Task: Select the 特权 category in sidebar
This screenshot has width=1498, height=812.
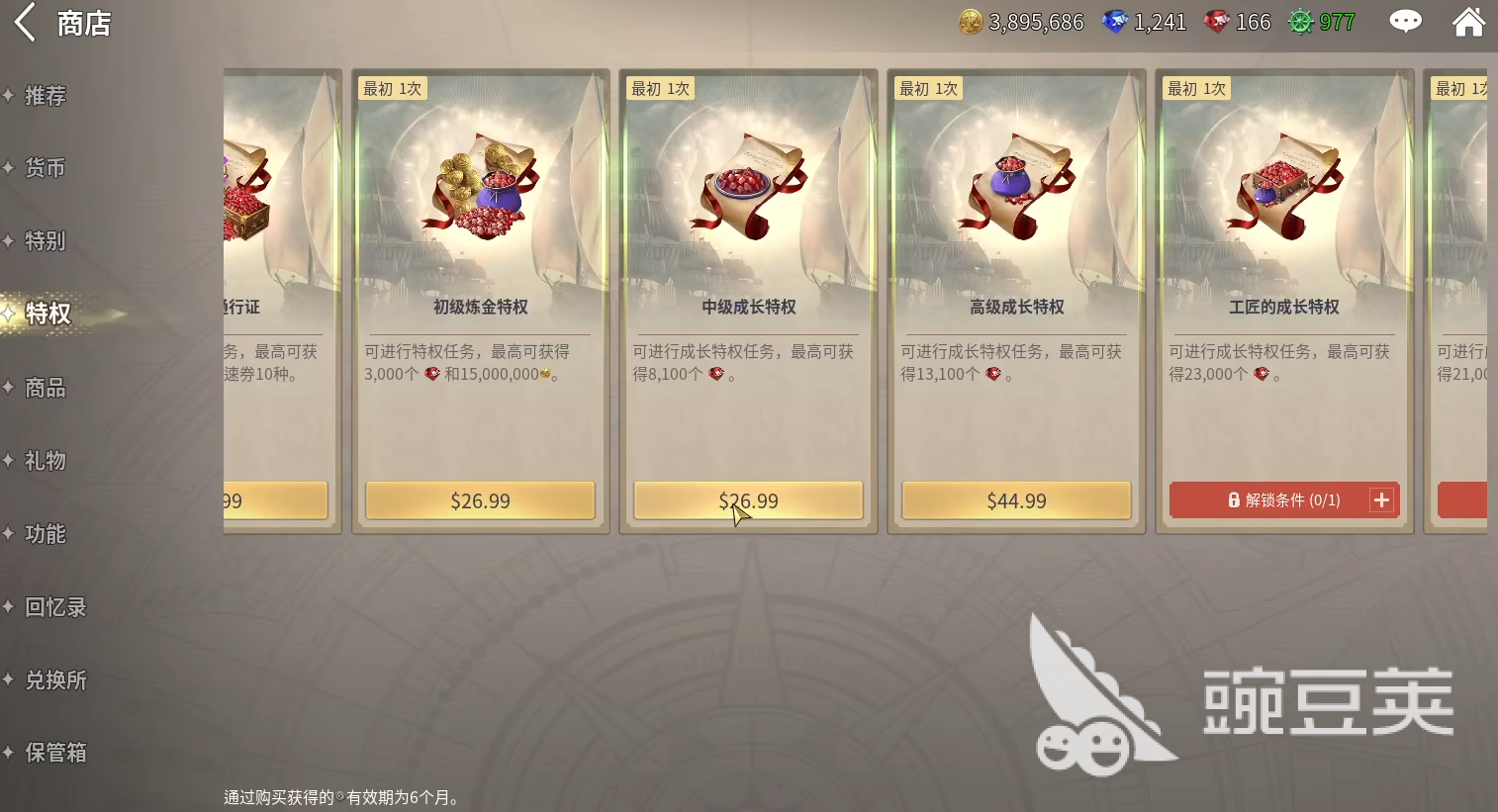Action: [x=47, y=314]
